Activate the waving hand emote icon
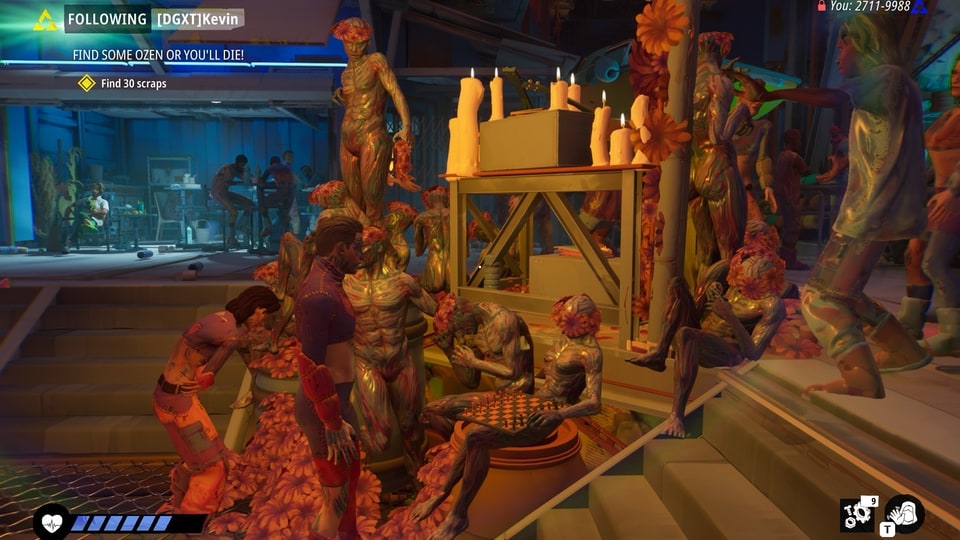 [x=904, y=514]
